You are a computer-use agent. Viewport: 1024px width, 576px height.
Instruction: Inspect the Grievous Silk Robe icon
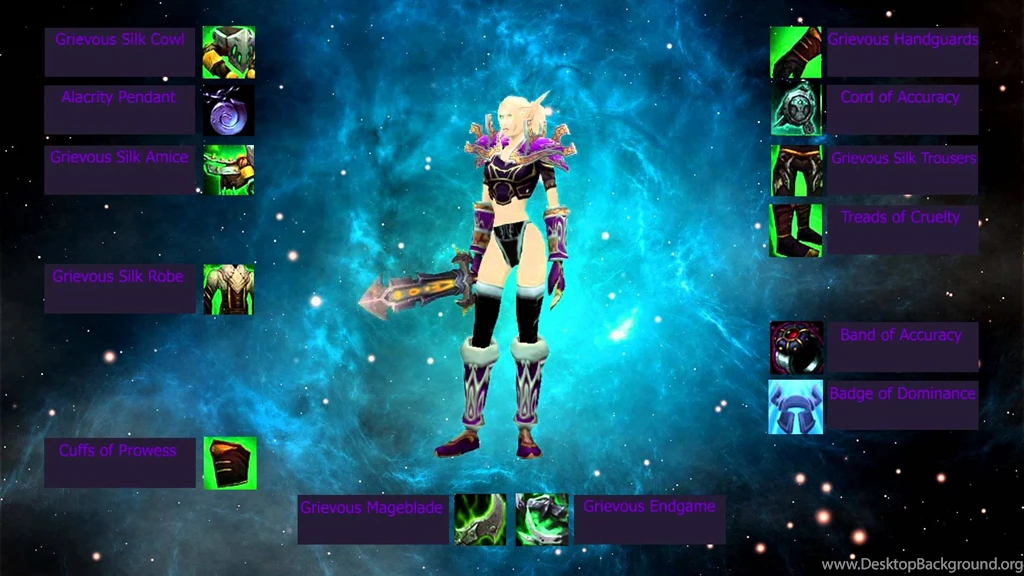click(228, 289)
